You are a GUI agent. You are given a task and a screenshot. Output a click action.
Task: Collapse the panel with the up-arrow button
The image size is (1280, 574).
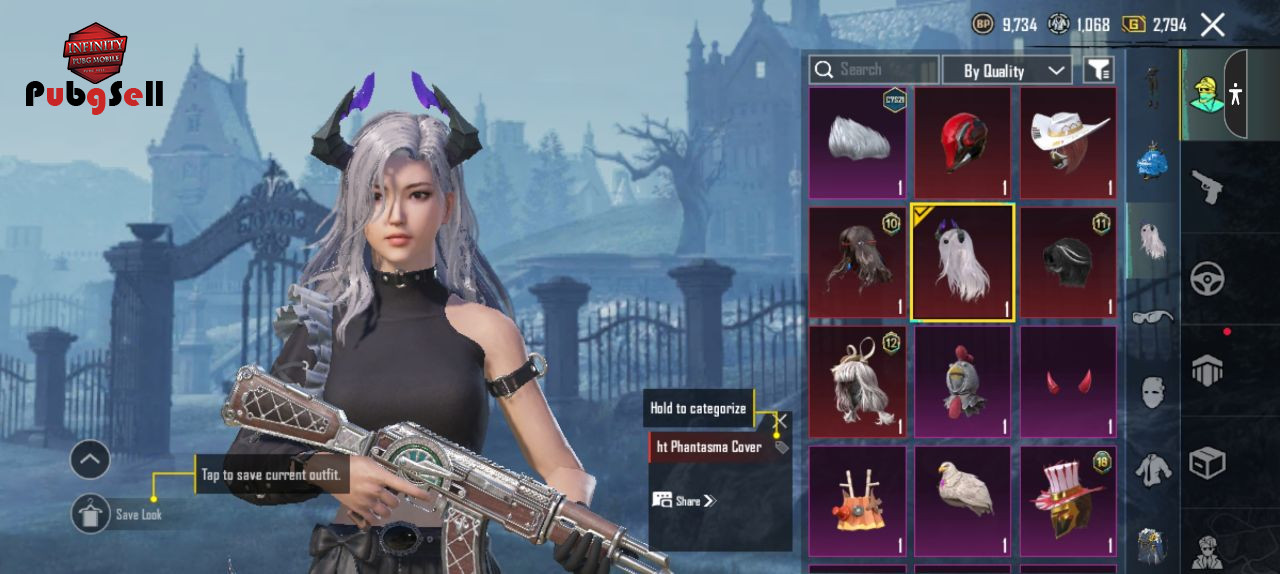tap(90, 460)
